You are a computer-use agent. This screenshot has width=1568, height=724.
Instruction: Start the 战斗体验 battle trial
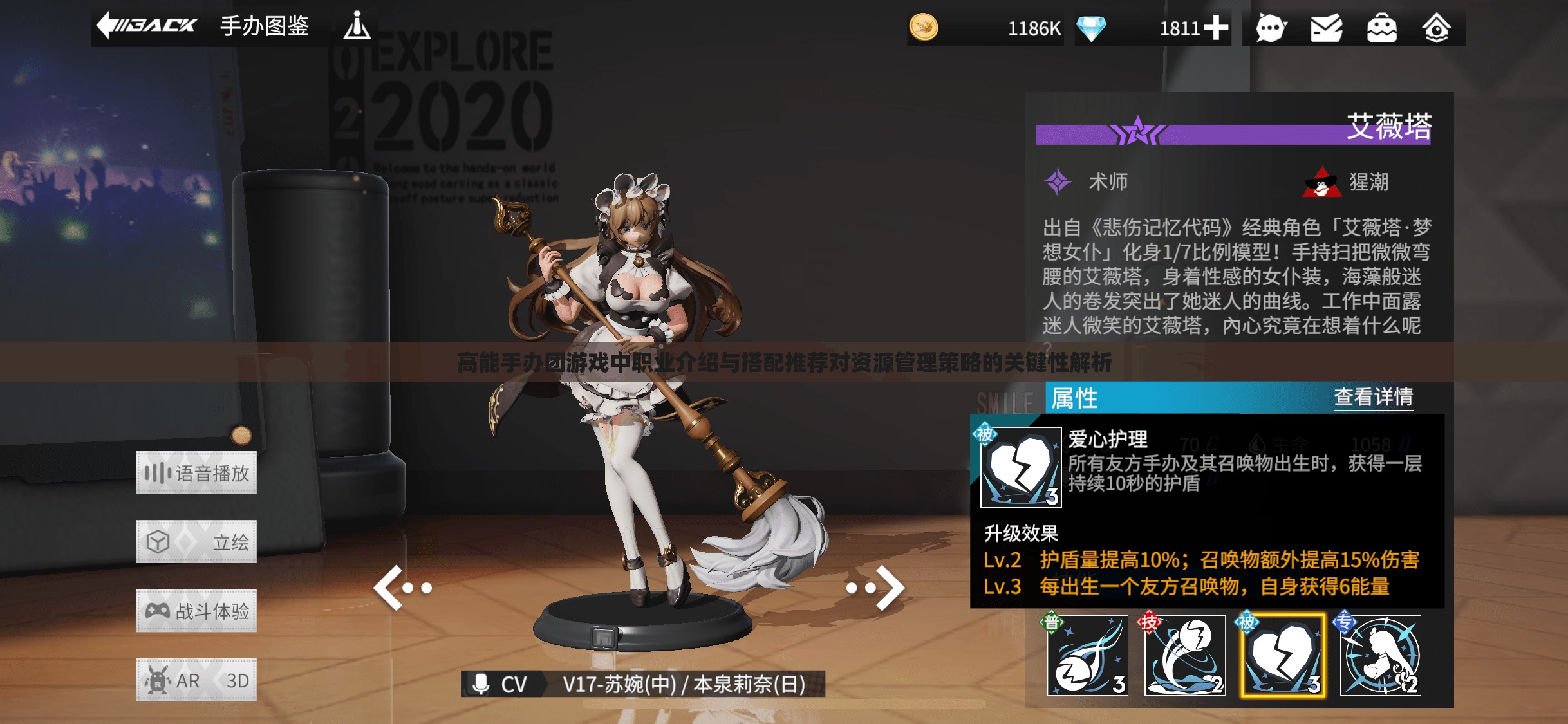196,611
